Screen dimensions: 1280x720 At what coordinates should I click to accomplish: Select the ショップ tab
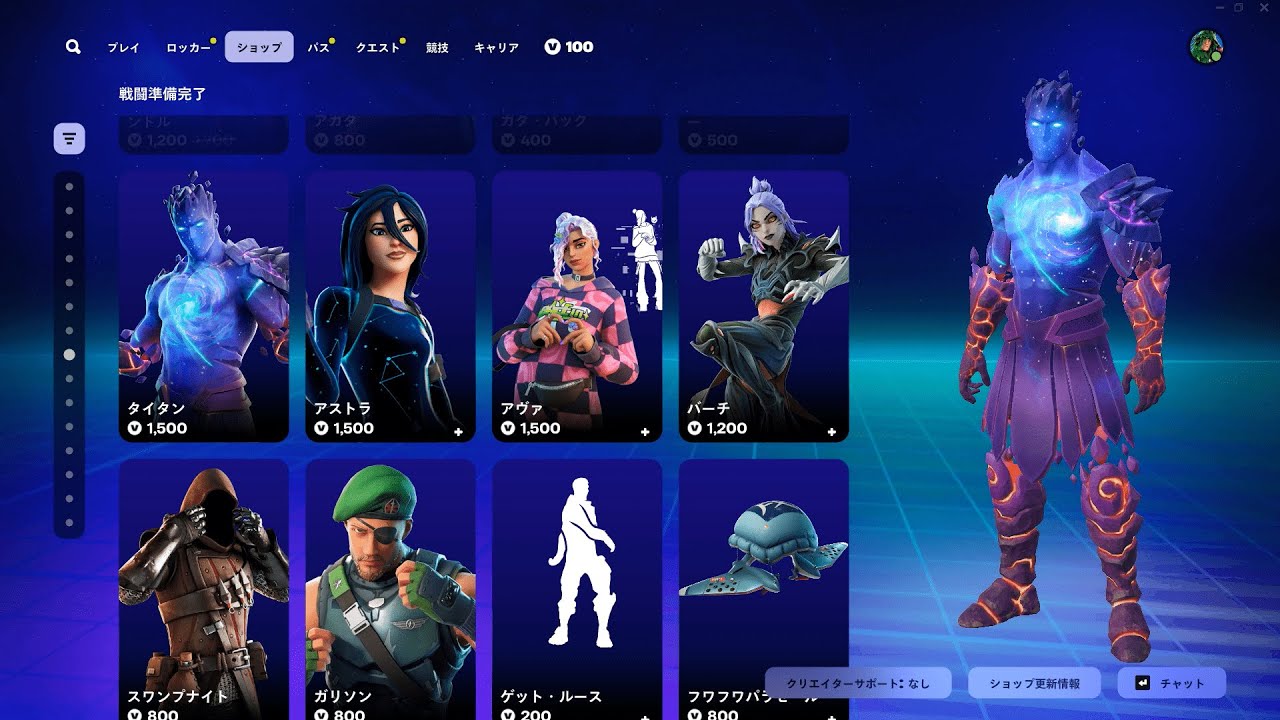(x=259, y=47)
